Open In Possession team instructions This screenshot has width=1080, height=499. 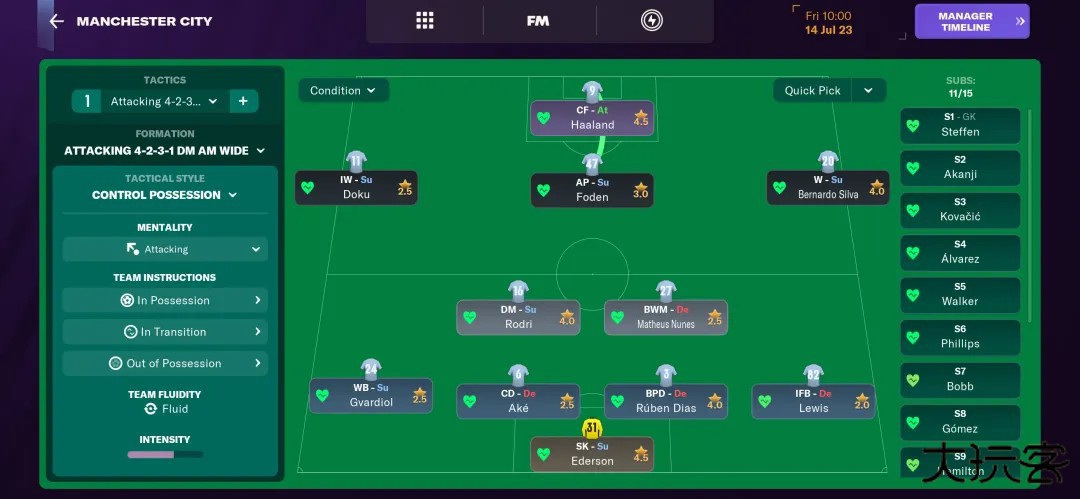tap(165, 300)
